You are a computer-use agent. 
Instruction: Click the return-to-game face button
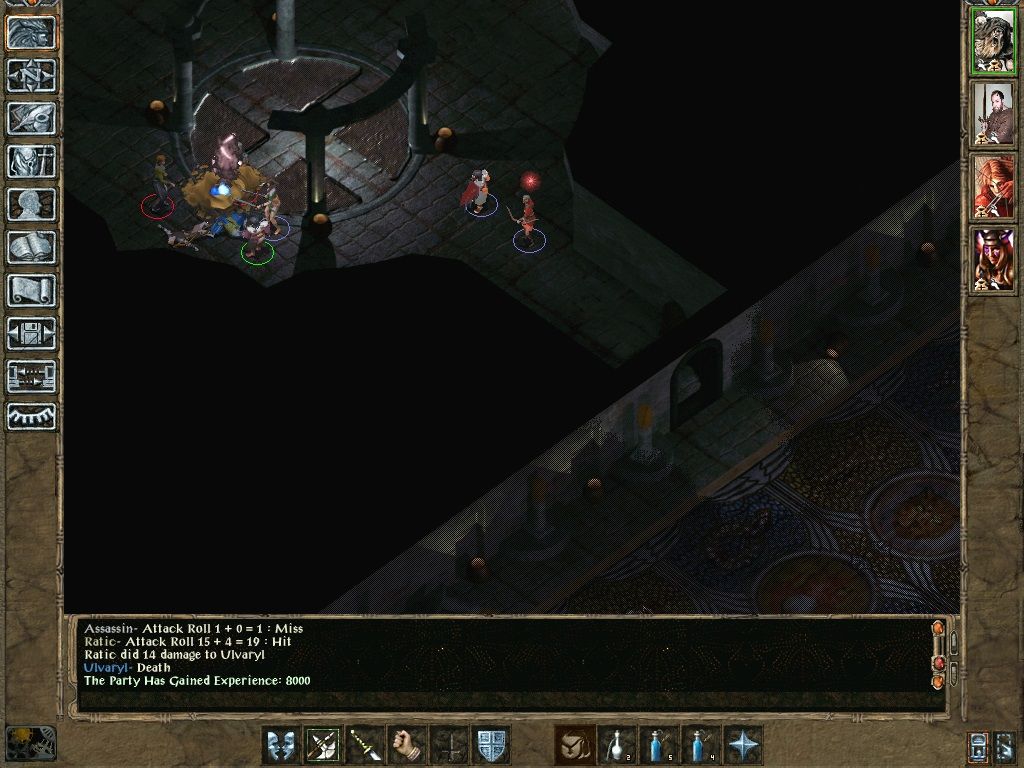(32, 33)
